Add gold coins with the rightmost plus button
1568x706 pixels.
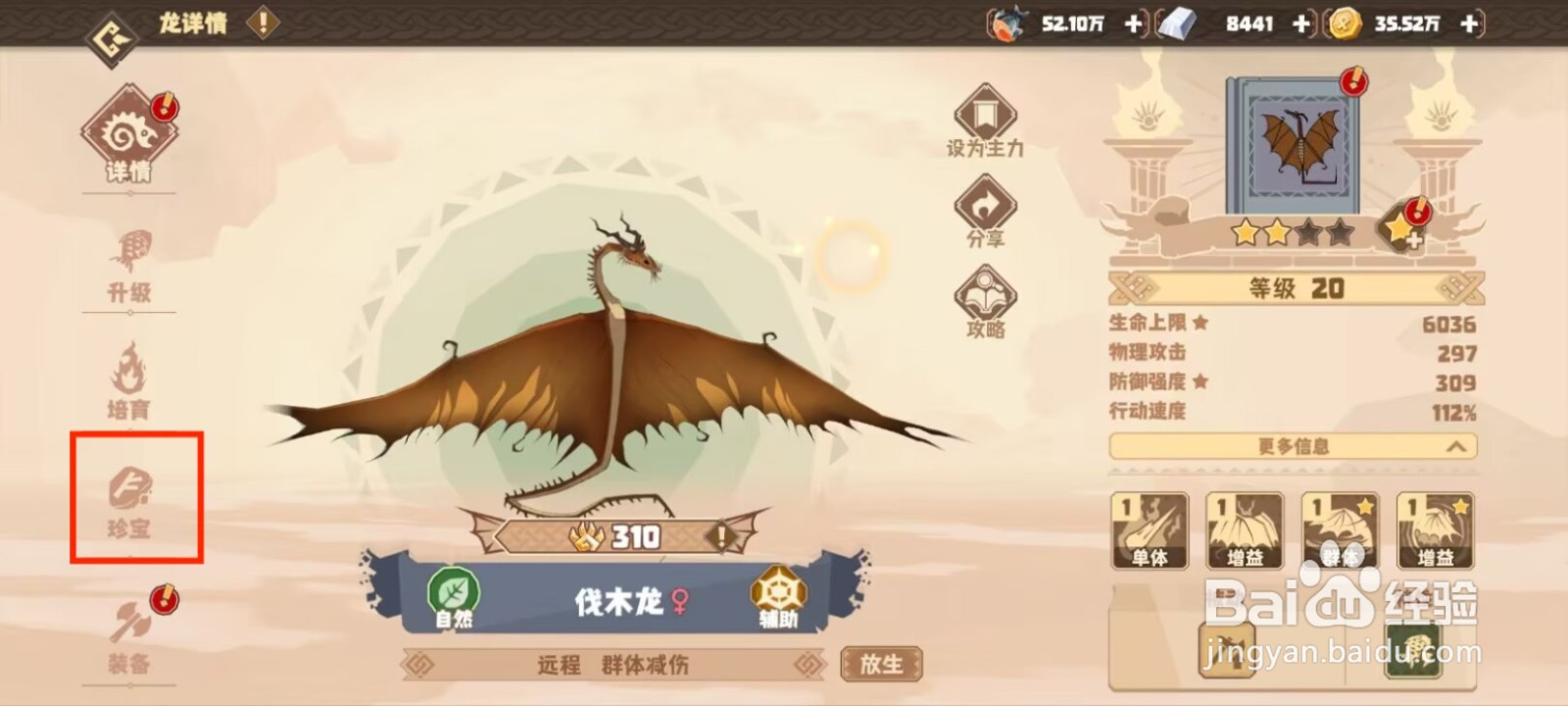[1469, 25]
